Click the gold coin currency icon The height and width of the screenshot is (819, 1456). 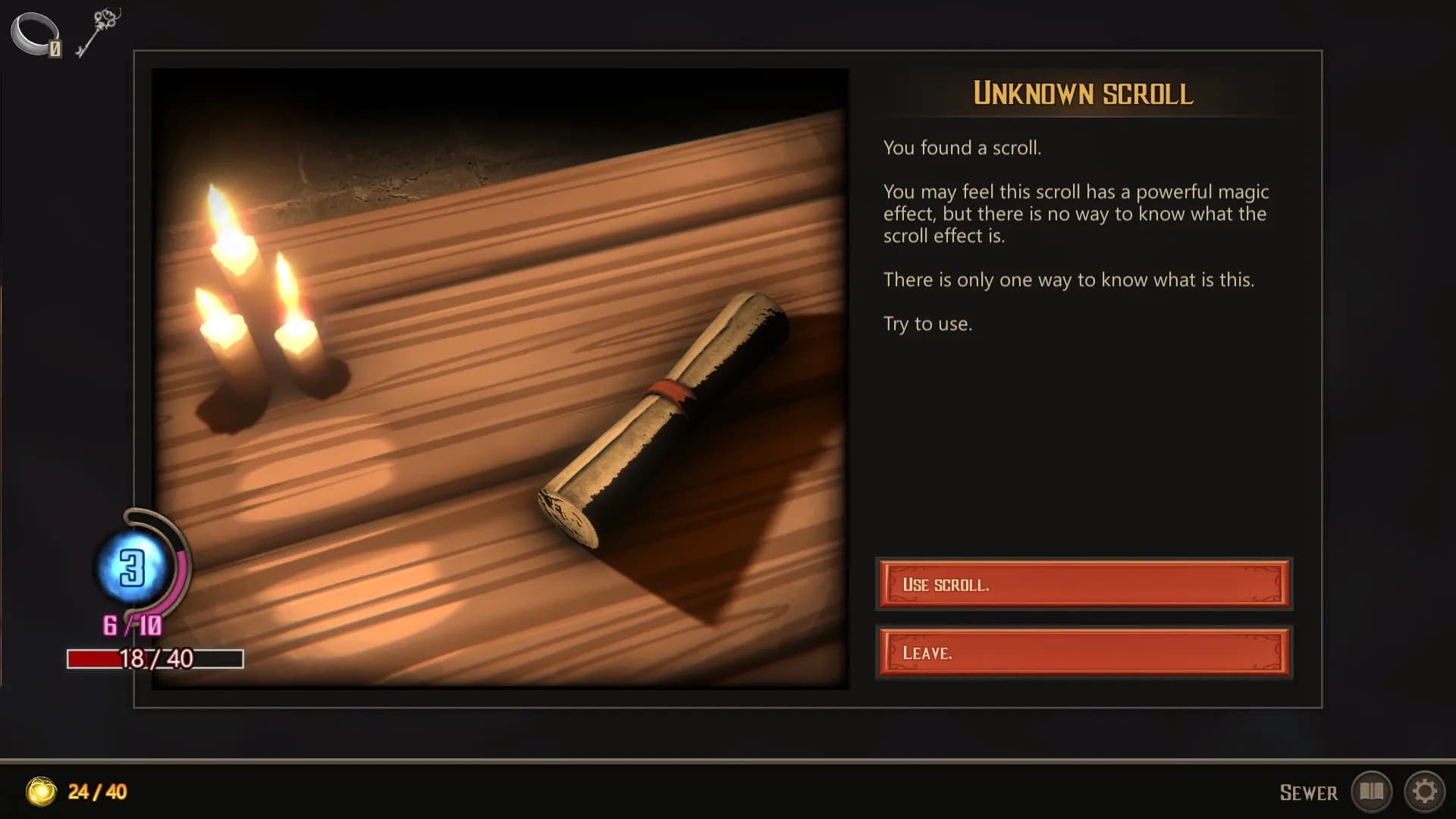(x=43, y=792)
